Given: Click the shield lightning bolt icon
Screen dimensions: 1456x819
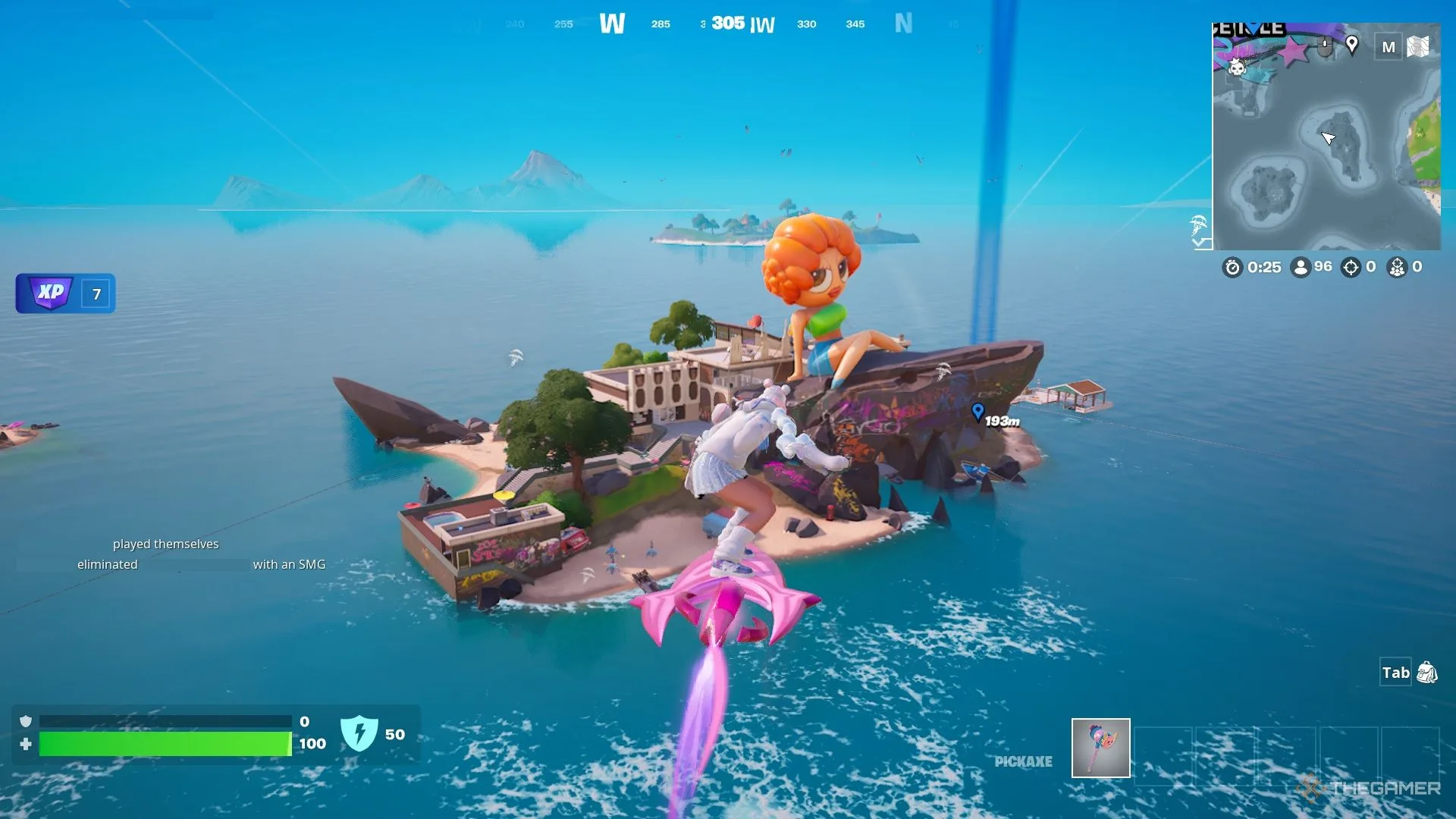Looking at the screenshot, I should [x=359, y=733].
